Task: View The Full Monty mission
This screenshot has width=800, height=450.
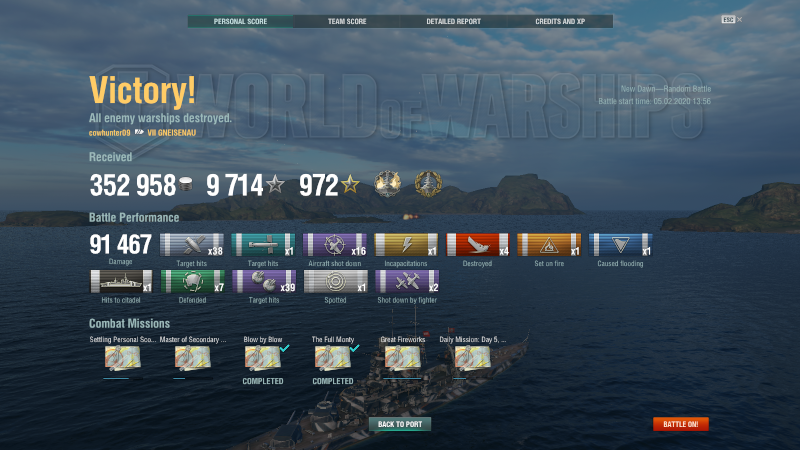Action: click(332, 357)
